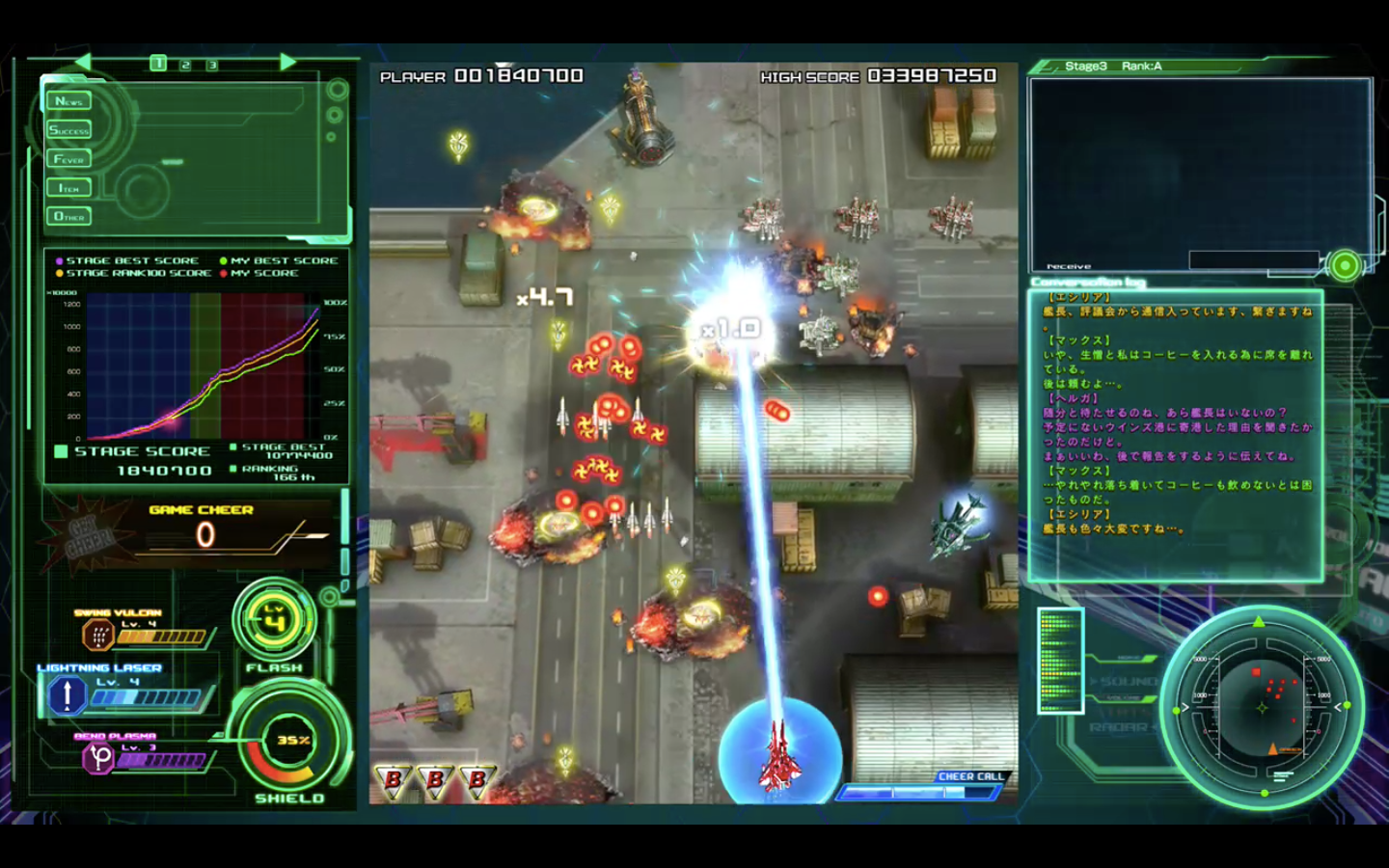
Task: Switch to the Fever category
Action: click(x=68, y=158)
